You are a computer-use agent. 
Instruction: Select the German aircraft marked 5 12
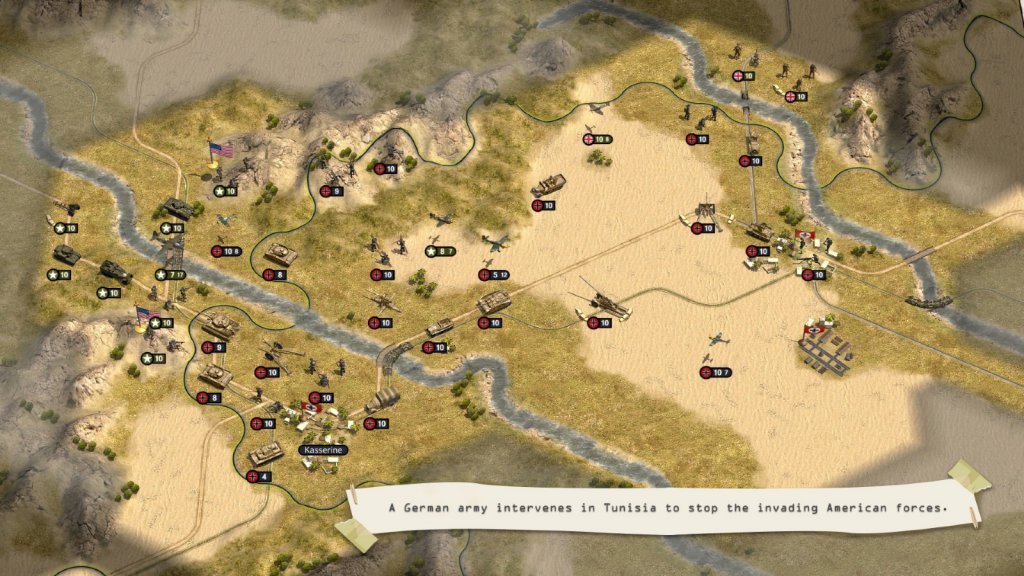coord(497,243)
